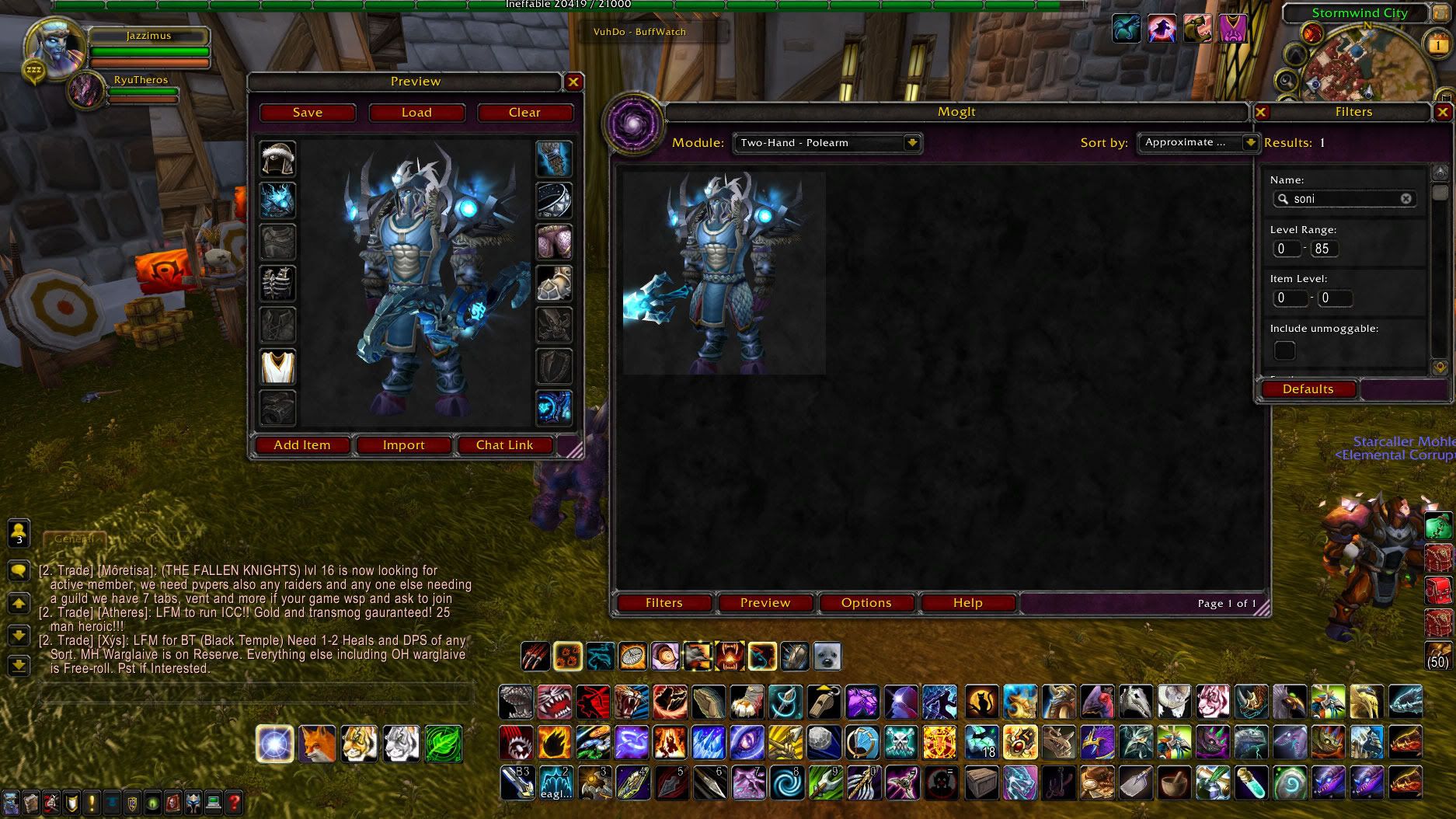Reset filters with the Defaults button
Image resolution: width=1456 pixels, height=819 pixels.
pyautogui.click(x=1308, y=389)
